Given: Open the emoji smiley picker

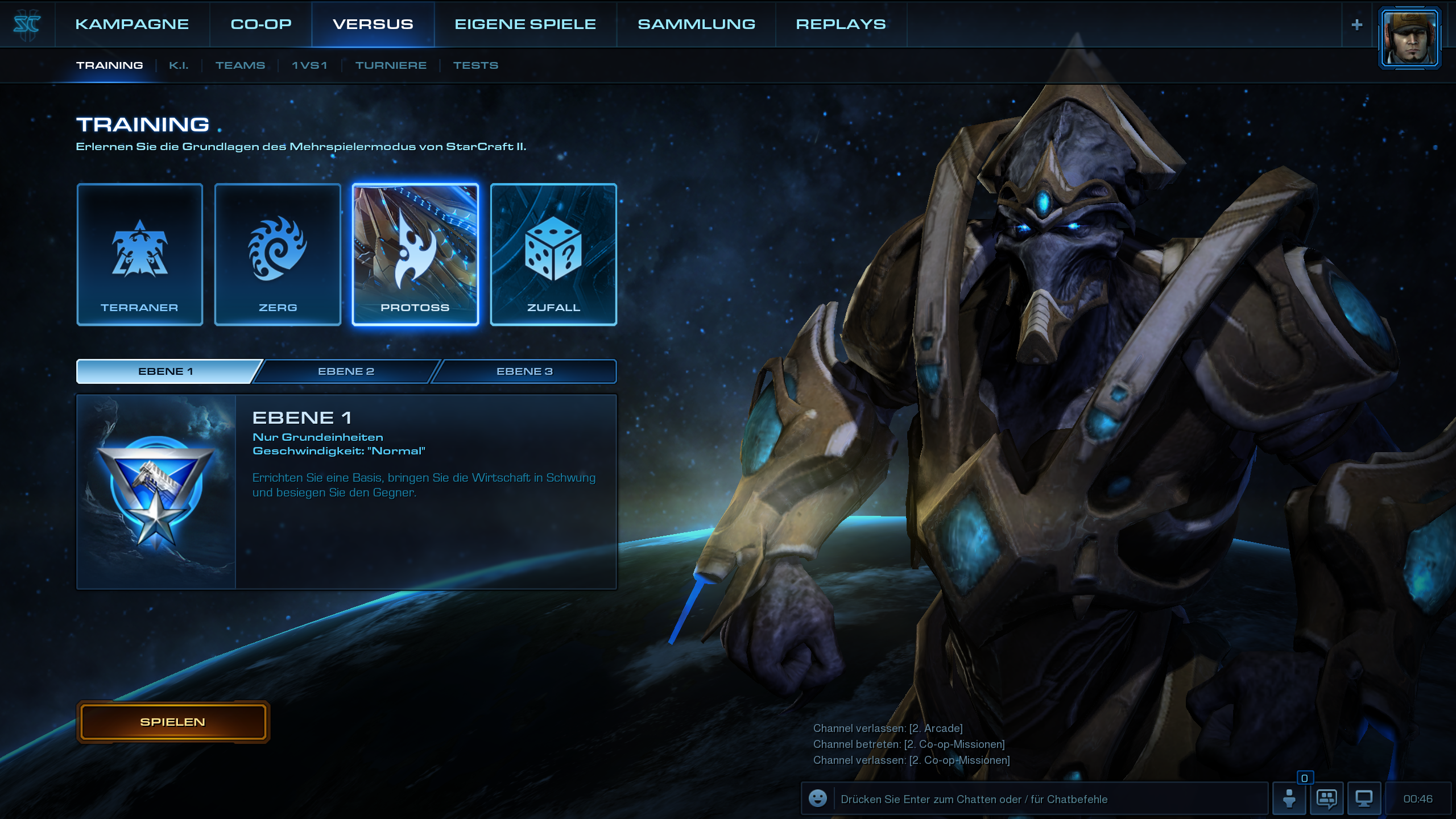Looking at the screenshot, I should tap(818, 799).
